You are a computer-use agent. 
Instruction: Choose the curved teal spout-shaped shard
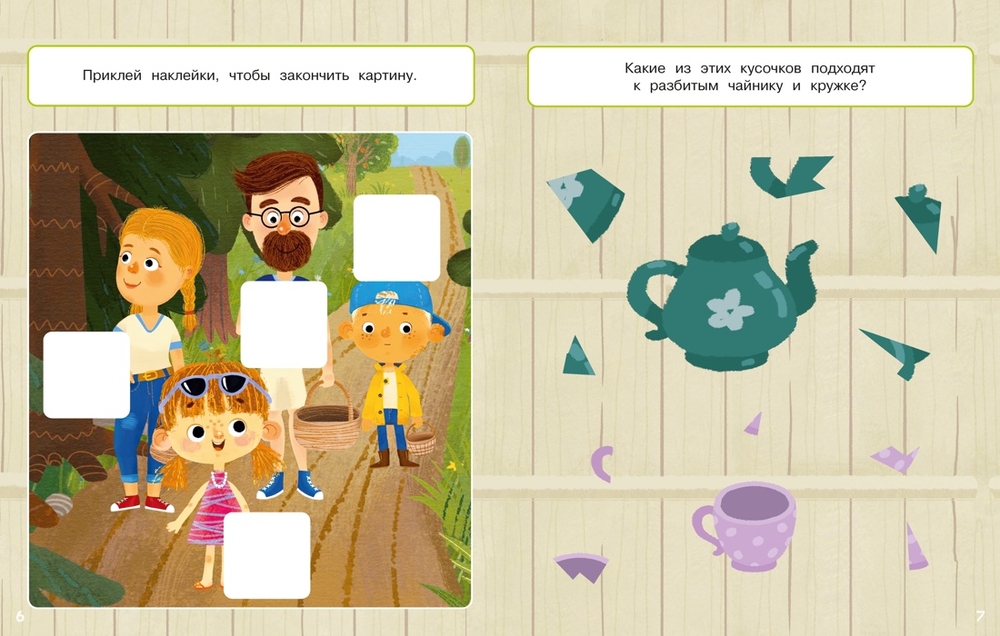tap(789, 175)
